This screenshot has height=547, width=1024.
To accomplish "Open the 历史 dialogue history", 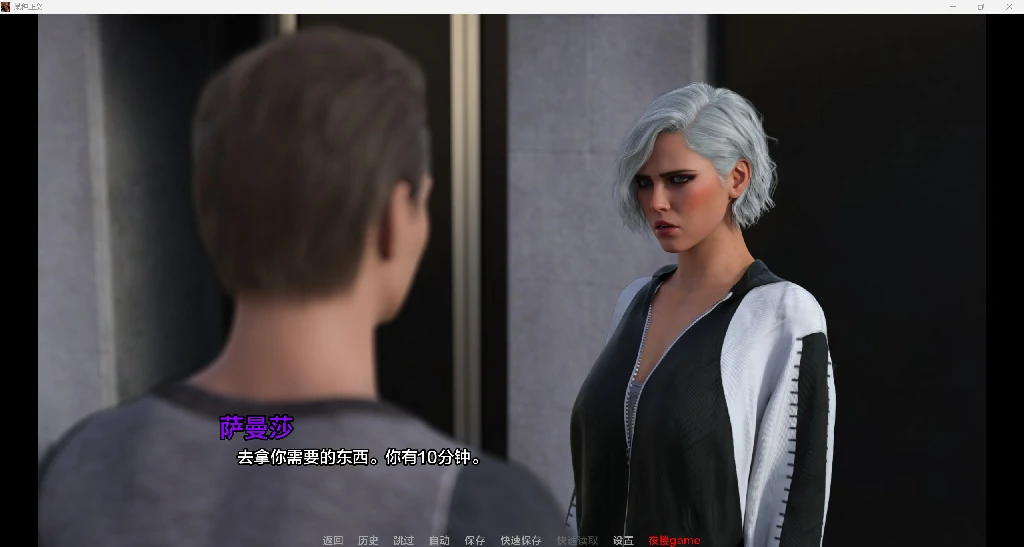I will 368,540.
